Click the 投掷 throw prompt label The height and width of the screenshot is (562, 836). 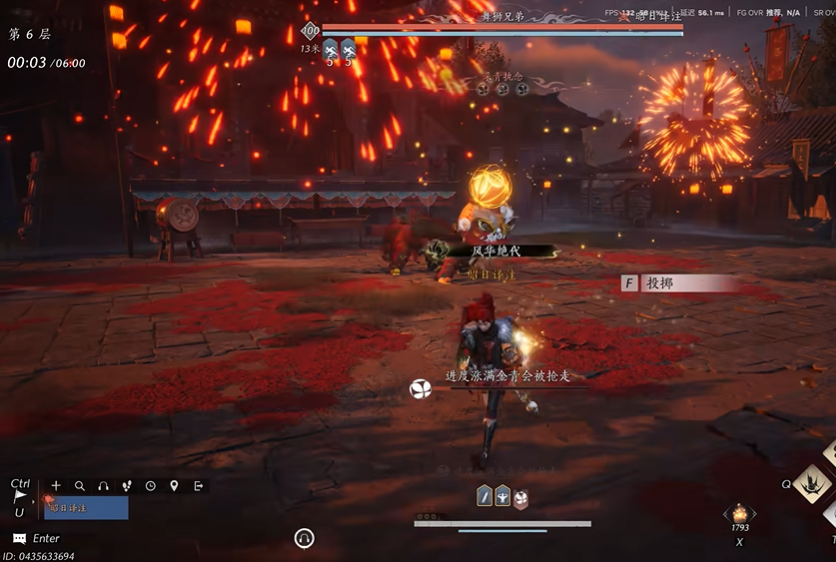point(661,284)
